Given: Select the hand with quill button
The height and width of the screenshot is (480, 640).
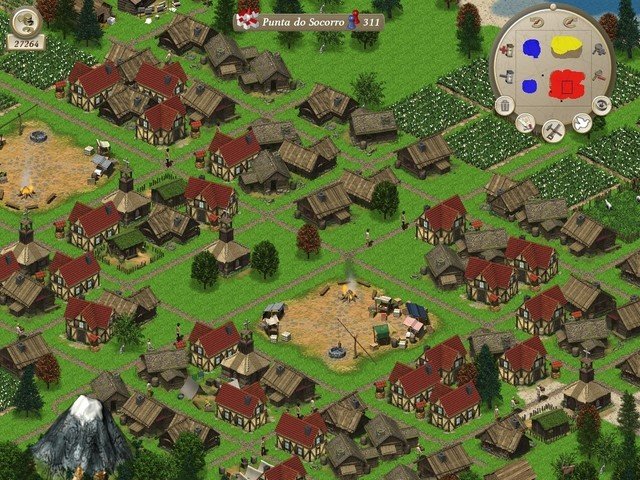Looking at the screenshot, I should pyautogui.click(x=524, y=124).
